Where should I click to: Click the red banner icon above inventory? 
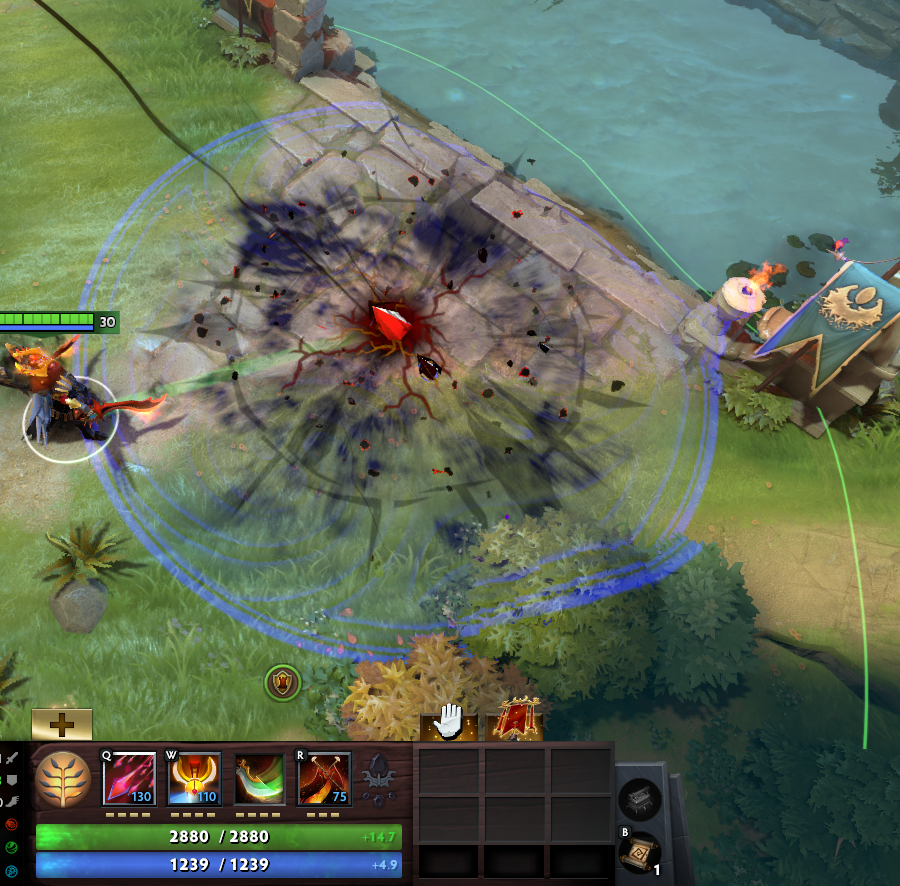(513, 722)
